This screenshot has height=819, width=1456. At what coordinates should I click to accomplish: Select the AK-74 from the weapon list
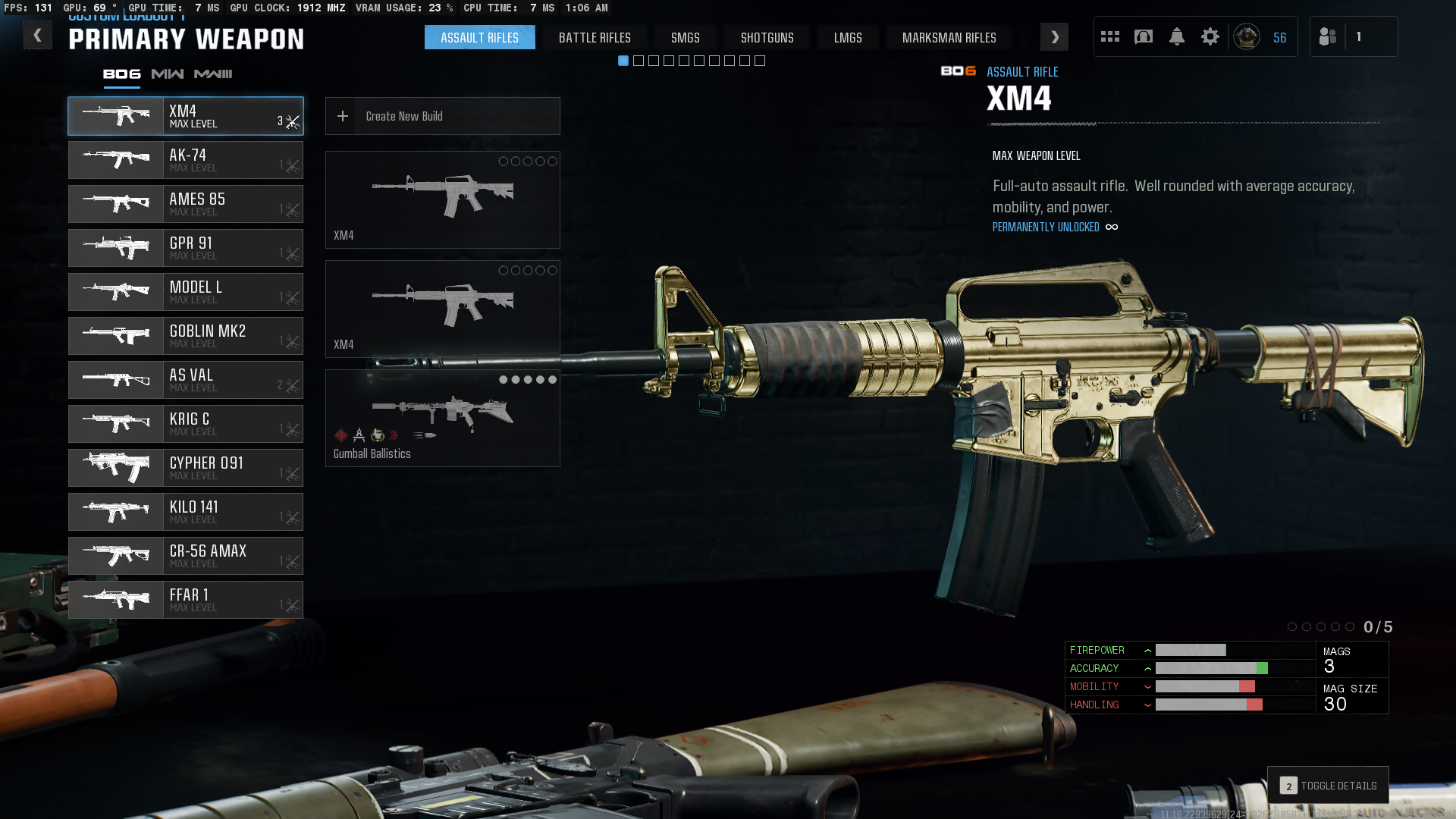[186, 160]
